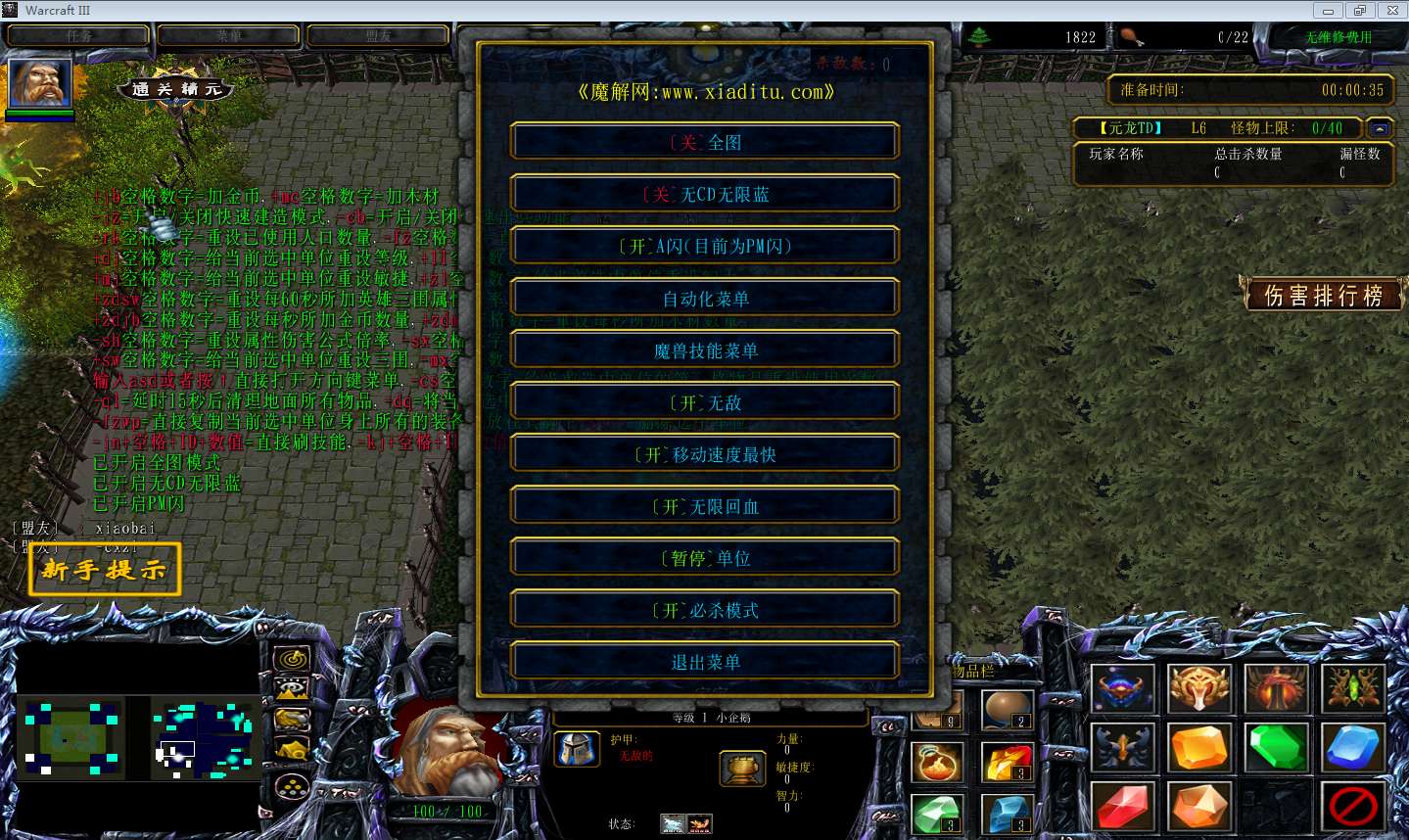Expand the leaderboard with the small blue arrow button
Viewport: 1409px width, 840px height.
coord(1379,127)
